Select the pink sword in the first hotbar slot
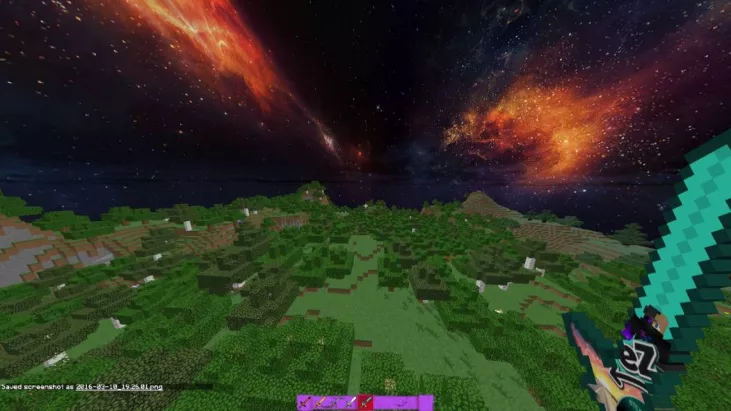 (305, 402)
